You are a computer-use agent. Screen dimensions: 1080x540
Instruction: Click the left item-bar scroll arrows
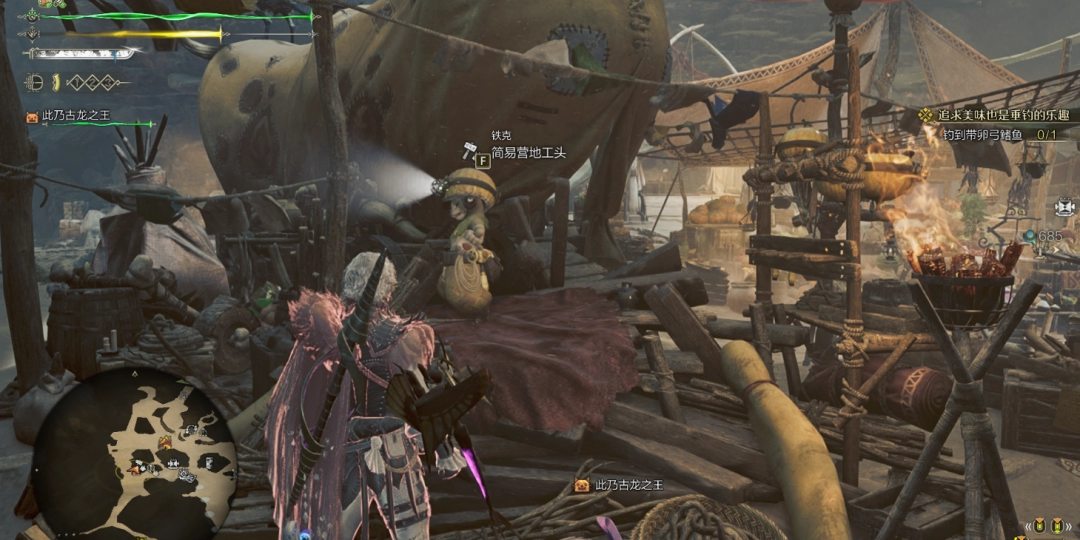[x=1026, y=526]
